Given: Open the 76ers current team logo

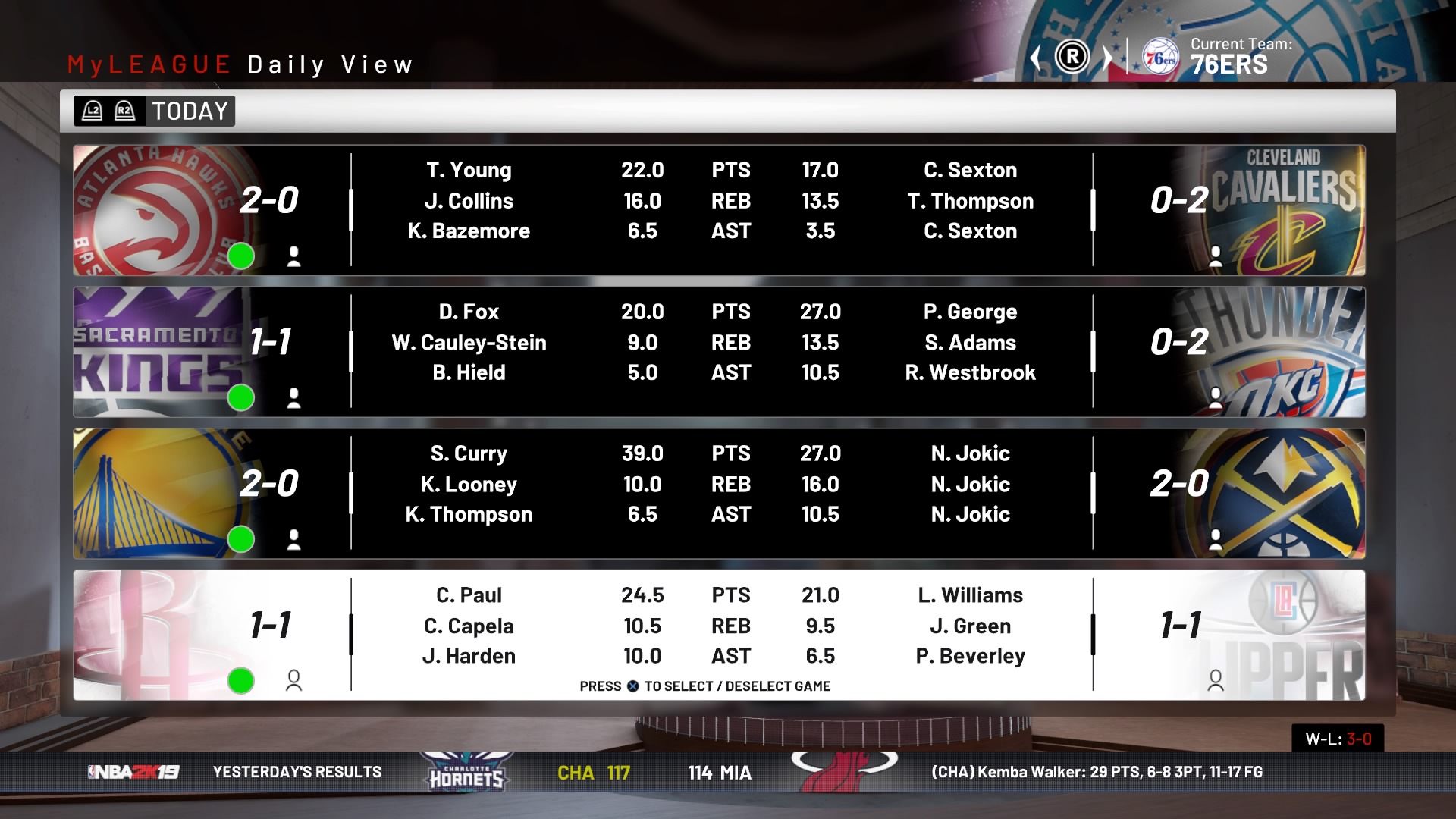Looking at the screenshot, I should tap(1160, 58).
